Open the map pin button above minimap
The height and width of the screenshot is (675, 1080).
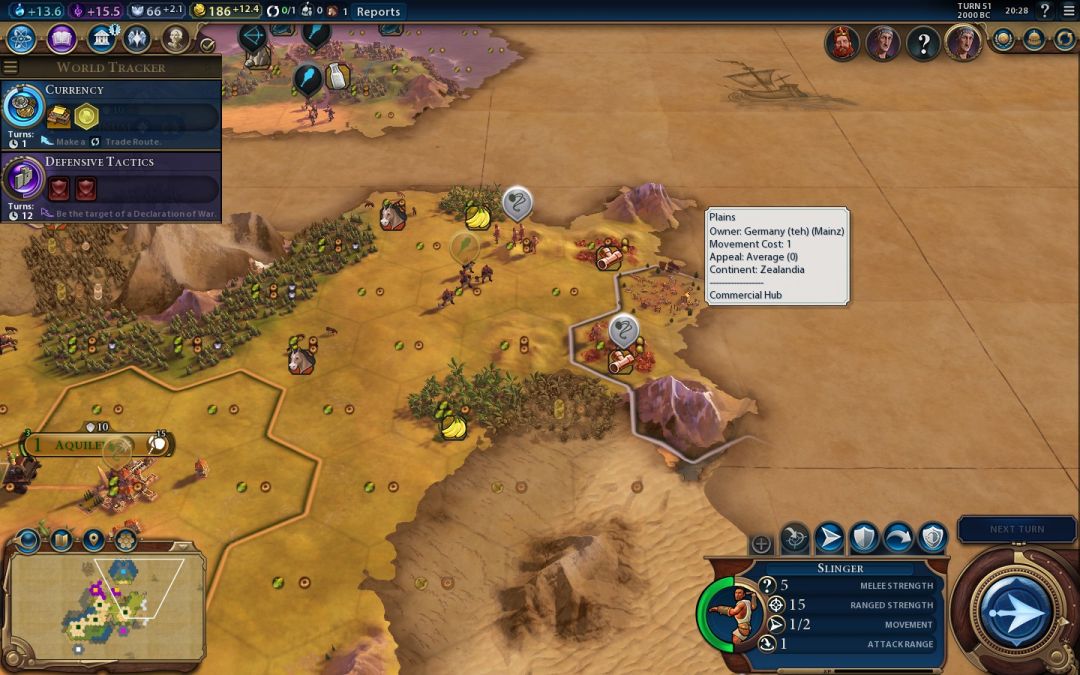tap(93, 541)
